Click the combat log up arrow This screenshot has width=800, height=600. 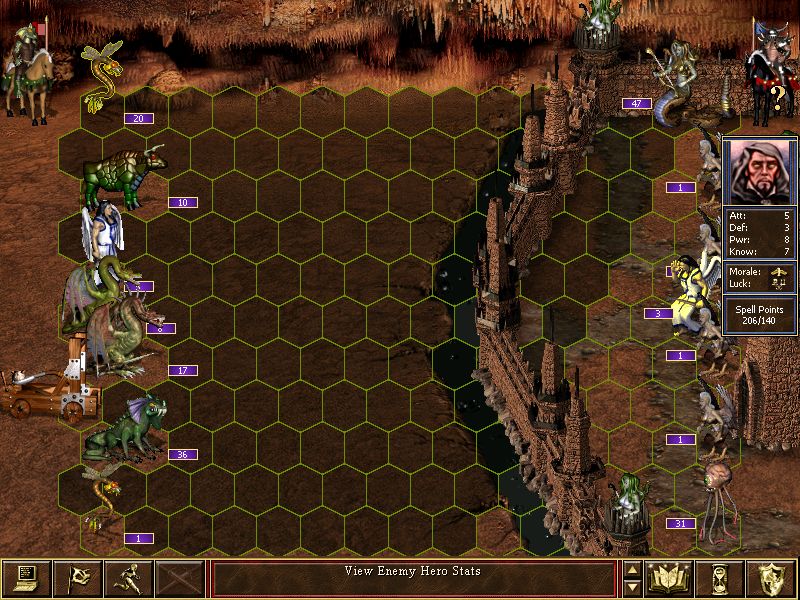[632, 570]
